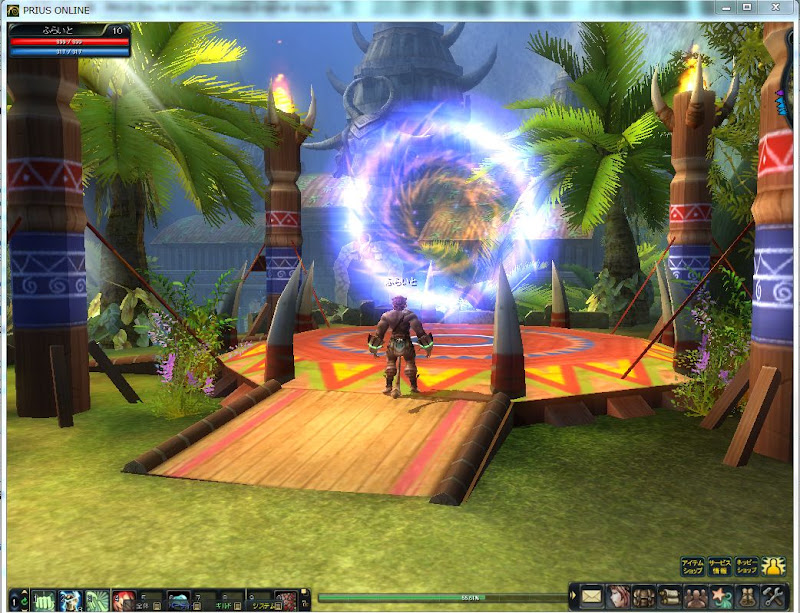Open the character portrait menu icon
Image resolution: width=800 pixels, height=613 pixels.
pyautogui.click(x=618, y=598)
